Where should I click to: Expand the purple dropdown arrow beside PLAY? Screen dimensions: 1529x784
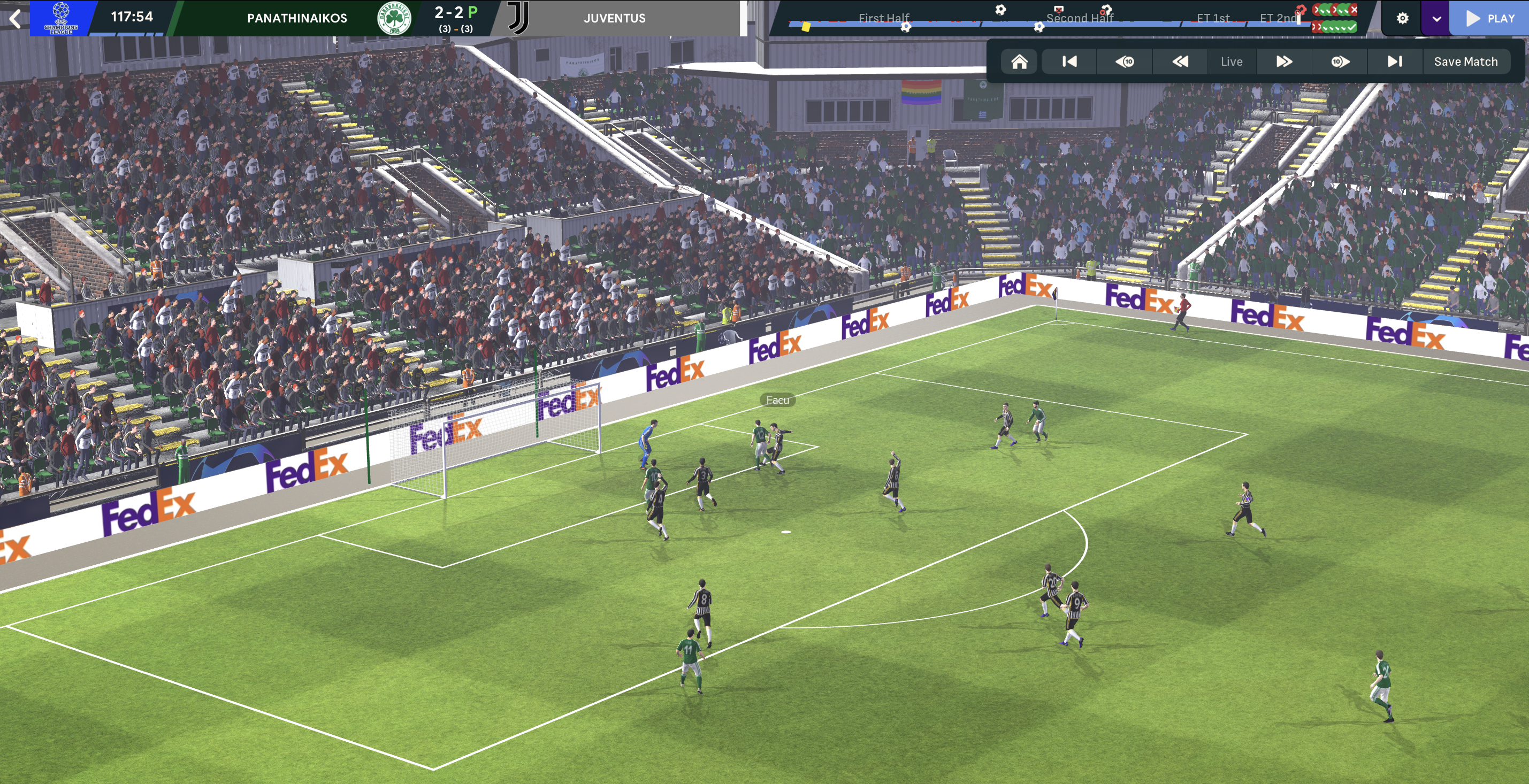(x=1436, y=18)
